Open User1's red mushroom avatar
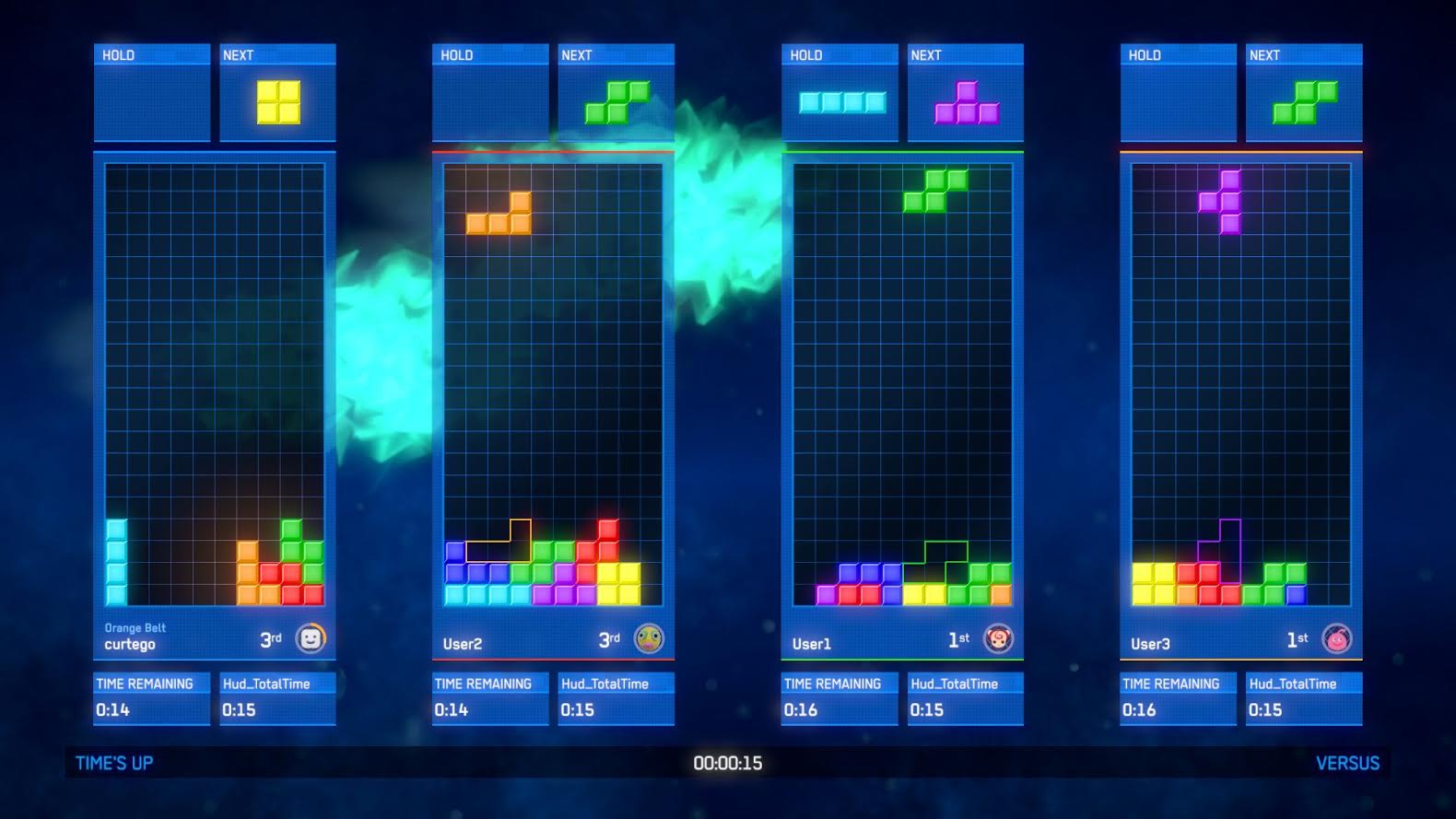The width and height of the screenshot is (1456, 819). click(x=998, y=638)
